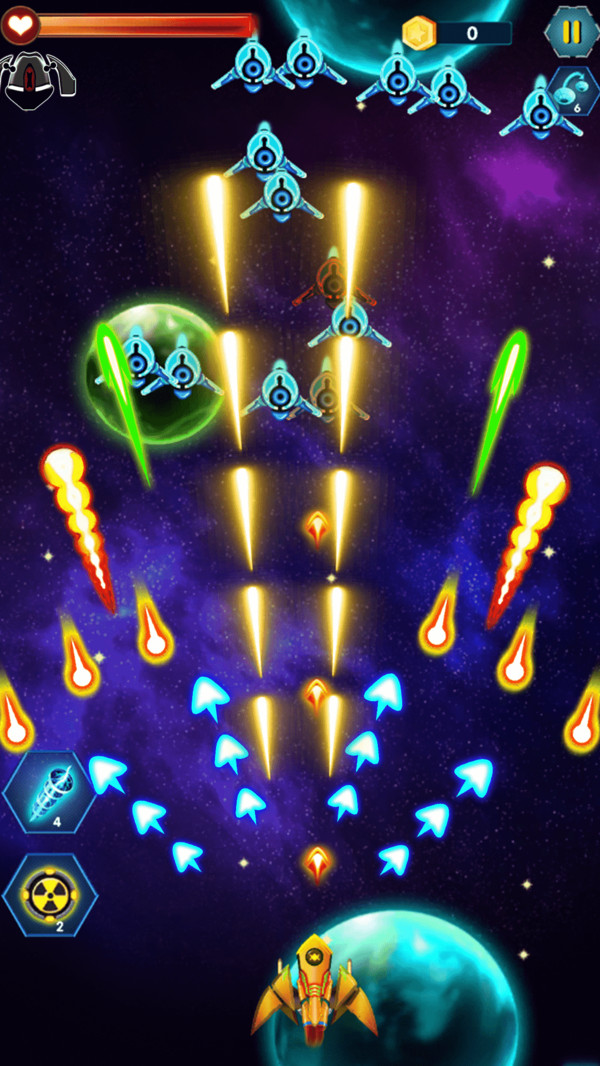Select the robot head icon under the health bar
The width and height of the screenshot is (600, 1066).
tap(36, 79)
